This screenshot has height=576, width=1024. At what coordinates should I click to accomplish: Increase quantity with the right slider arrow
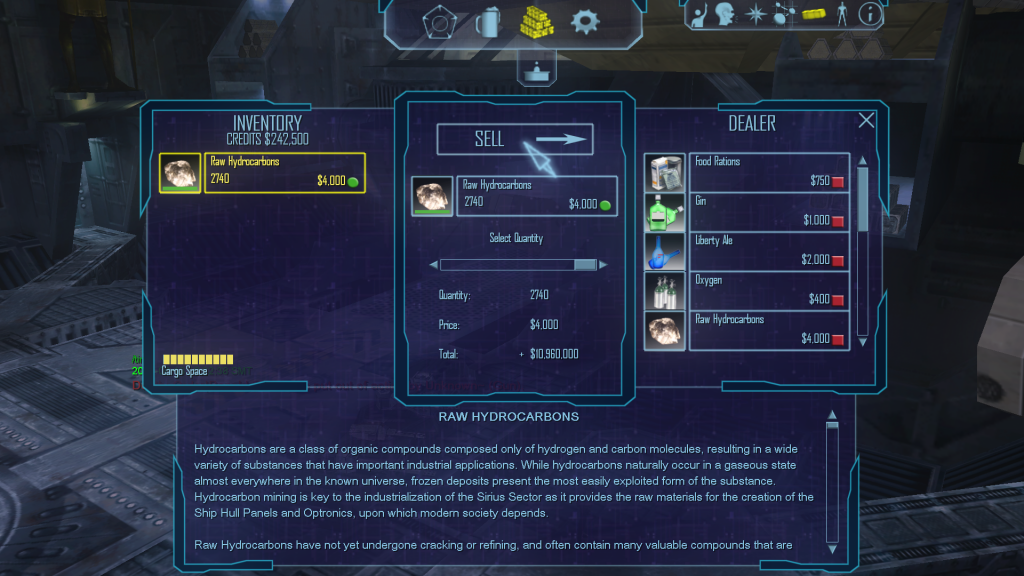[x=605, y=265]
